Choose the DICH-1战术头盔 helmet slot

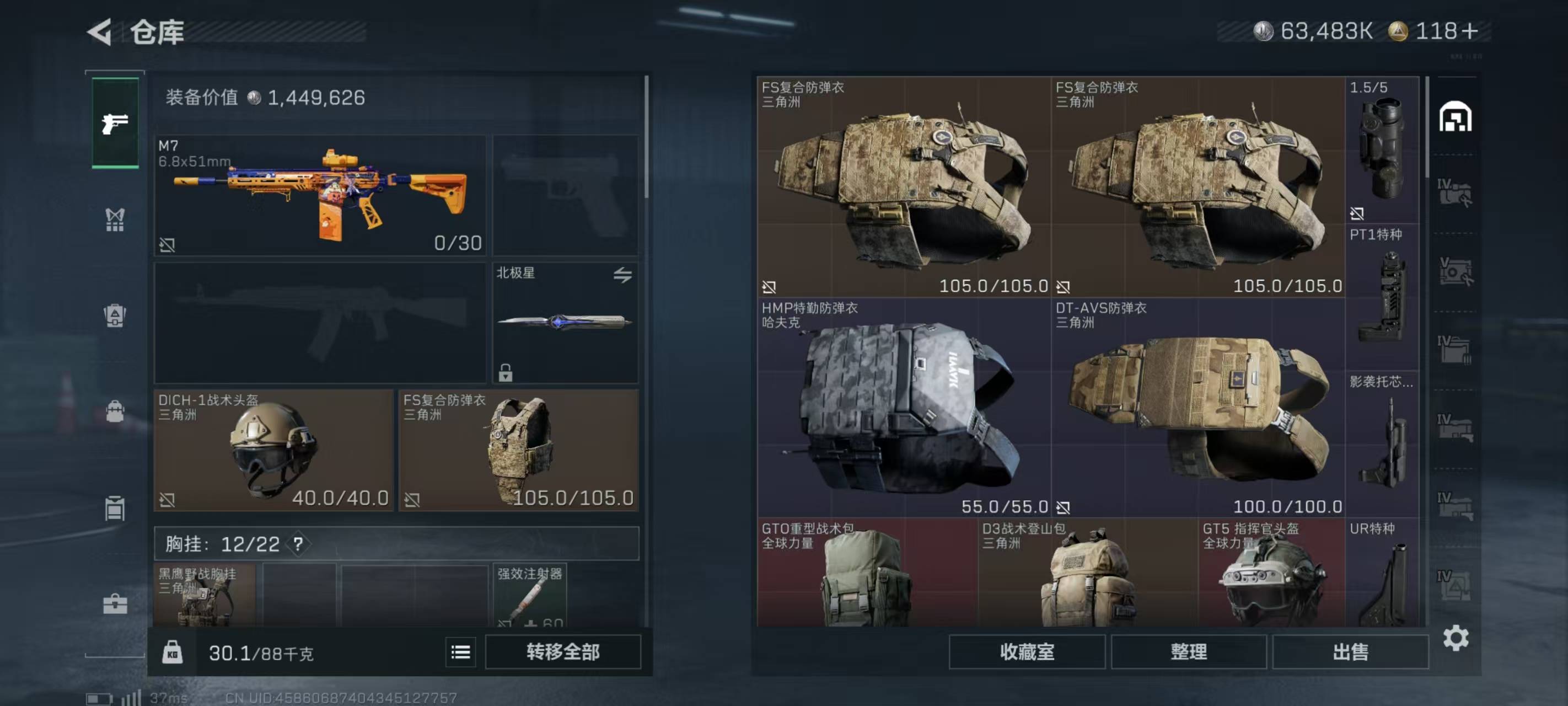[x=273, y=451]
